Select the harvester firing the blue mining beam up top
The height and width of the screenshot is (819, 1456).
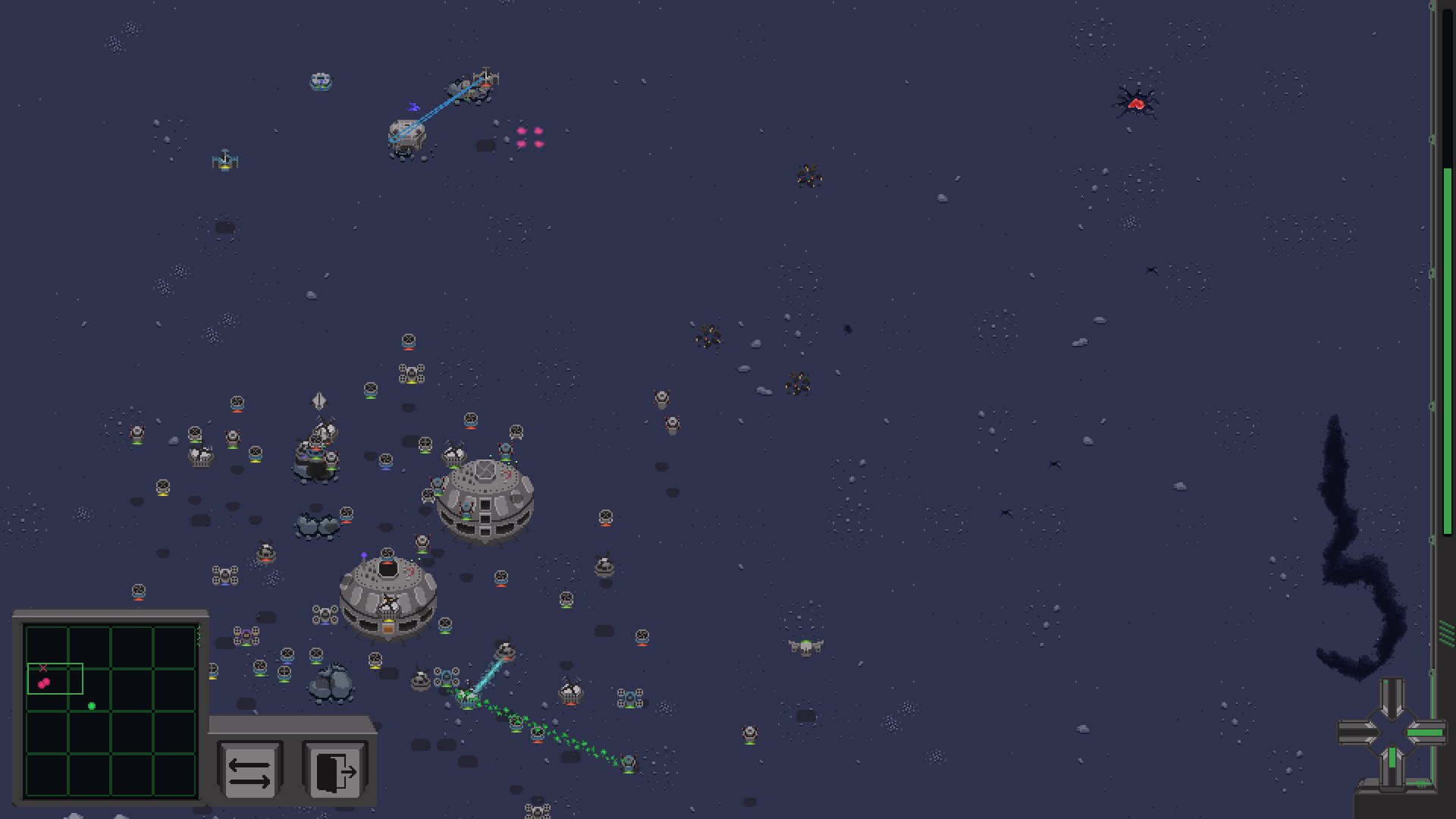(x=406, y=135)
